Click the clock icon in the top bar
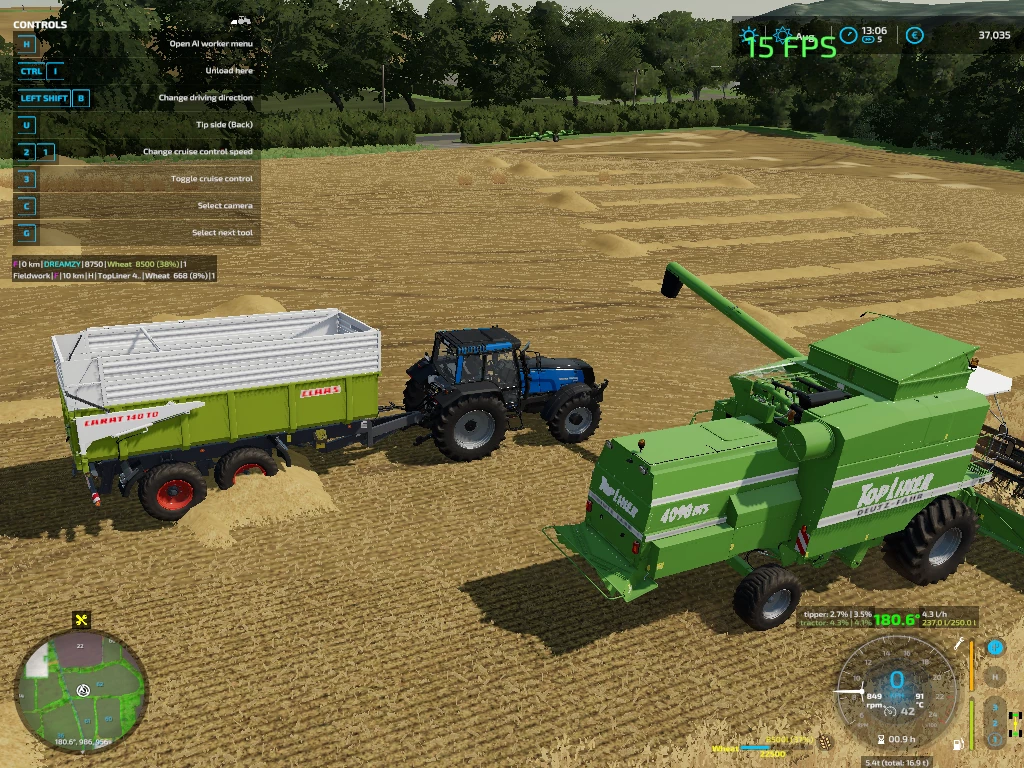The width and height of the screenshot is (1024, 768). tap(849, 35)
